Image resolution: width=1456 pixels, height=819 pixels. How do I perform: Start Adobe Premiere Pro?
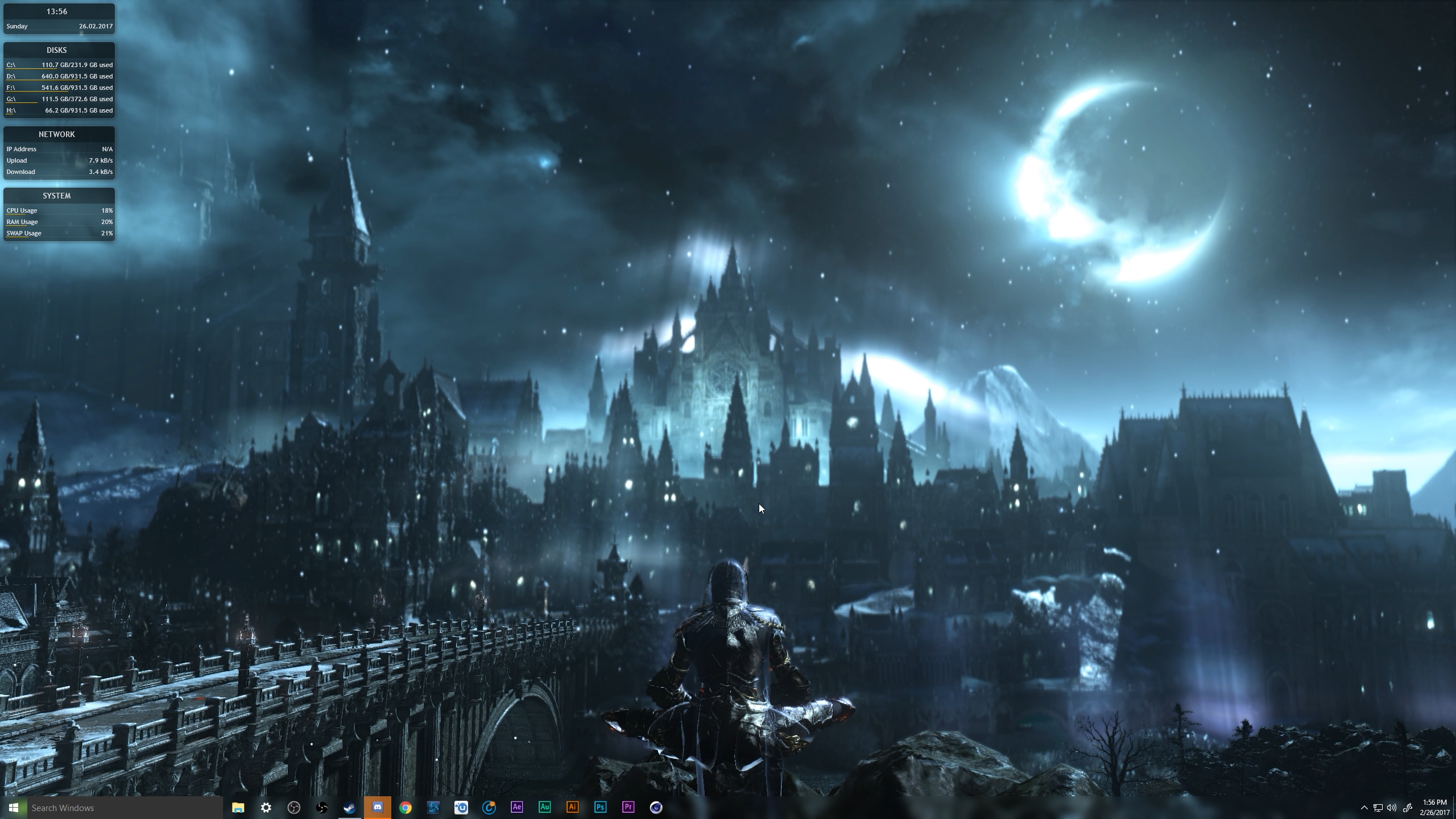point(628,807)
